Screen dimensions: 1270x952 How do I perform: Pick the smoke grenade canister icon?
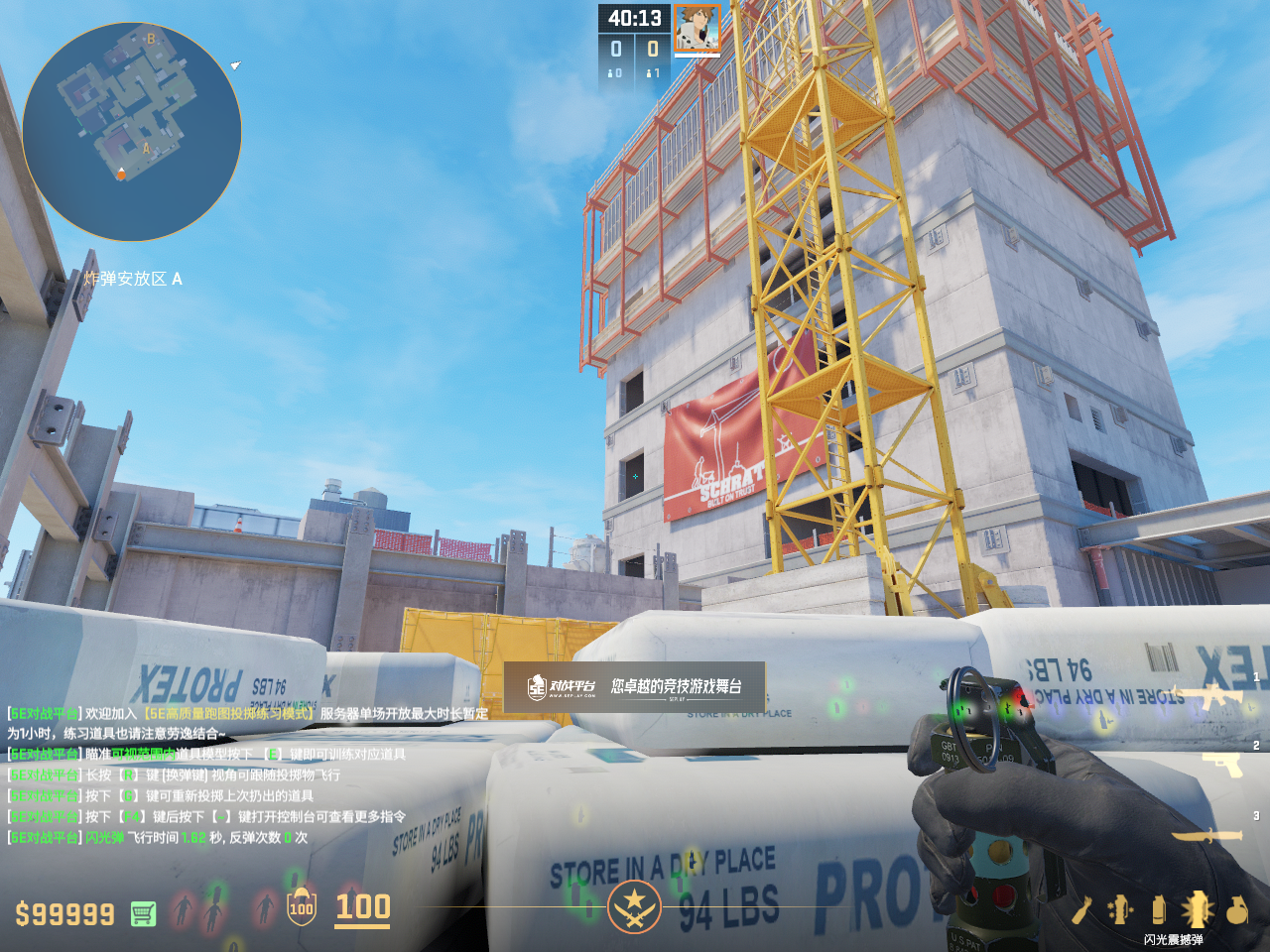(x=1158, y=909)
